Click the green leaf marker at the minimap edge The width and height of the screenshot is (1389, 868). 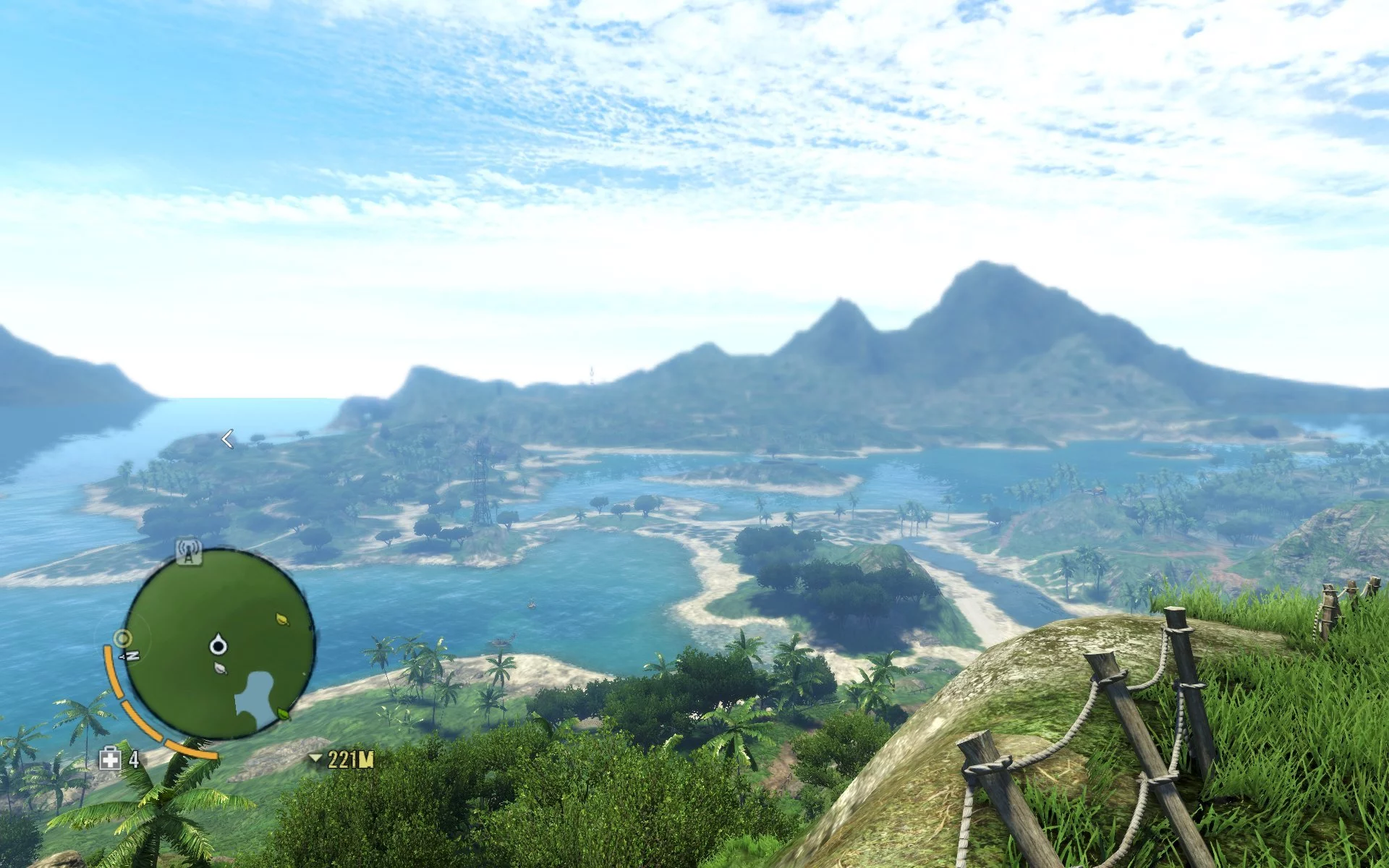tap(284, 714)
